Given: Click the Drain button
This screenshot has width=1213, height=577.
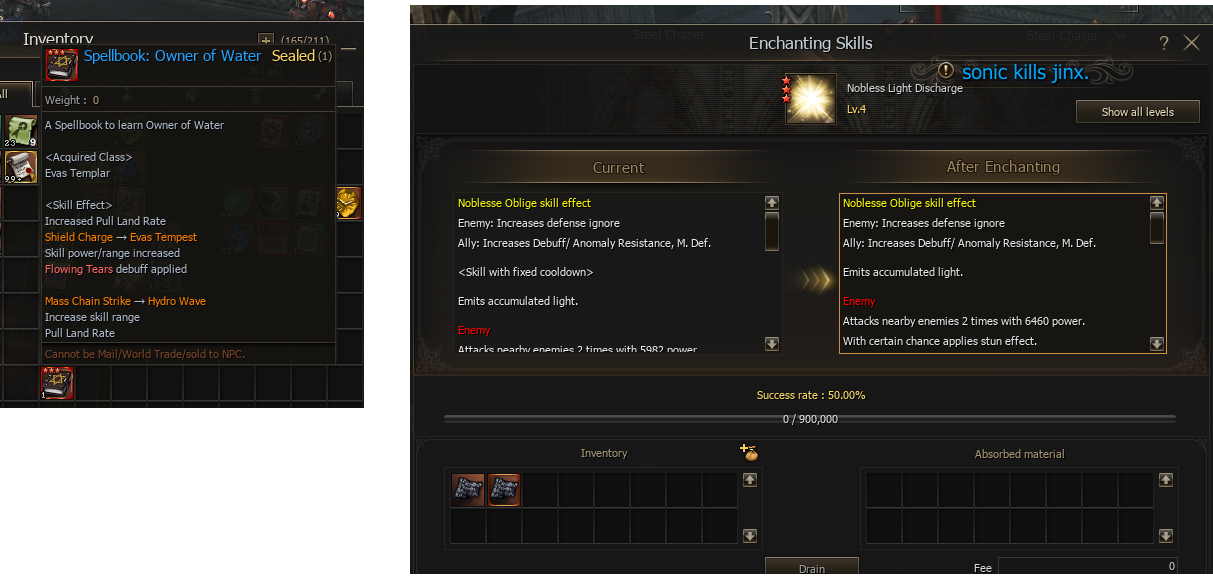Looking at the screenshot, I should click(811, 567).
